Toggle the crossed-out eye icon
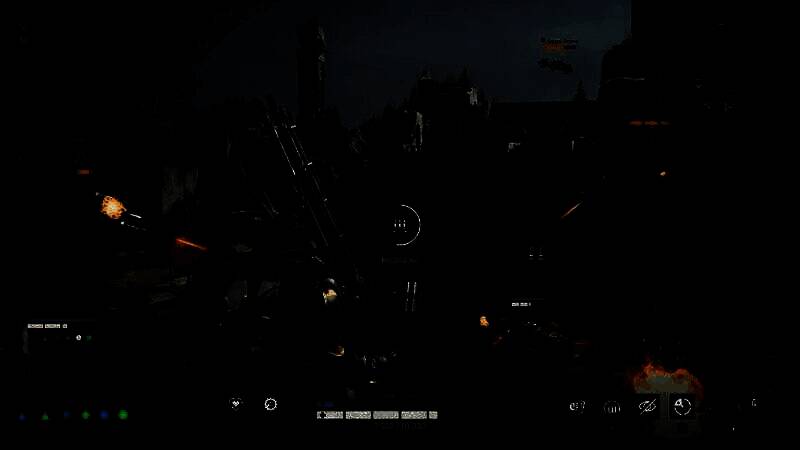This screenshot has width=800, height=450. coord(647,407)
